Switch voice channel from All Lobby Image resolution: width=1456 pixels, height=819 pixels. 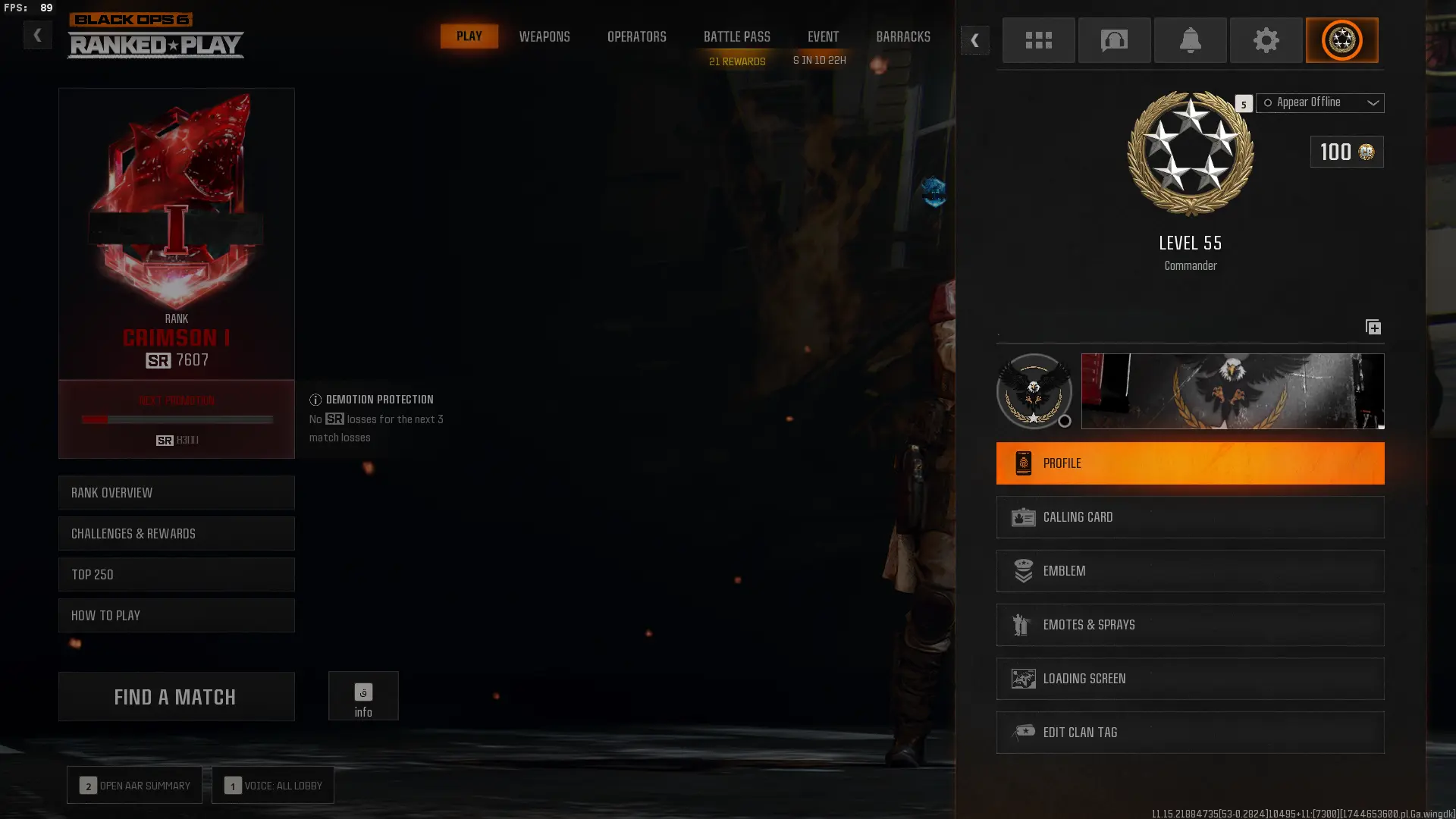point(273,785)
